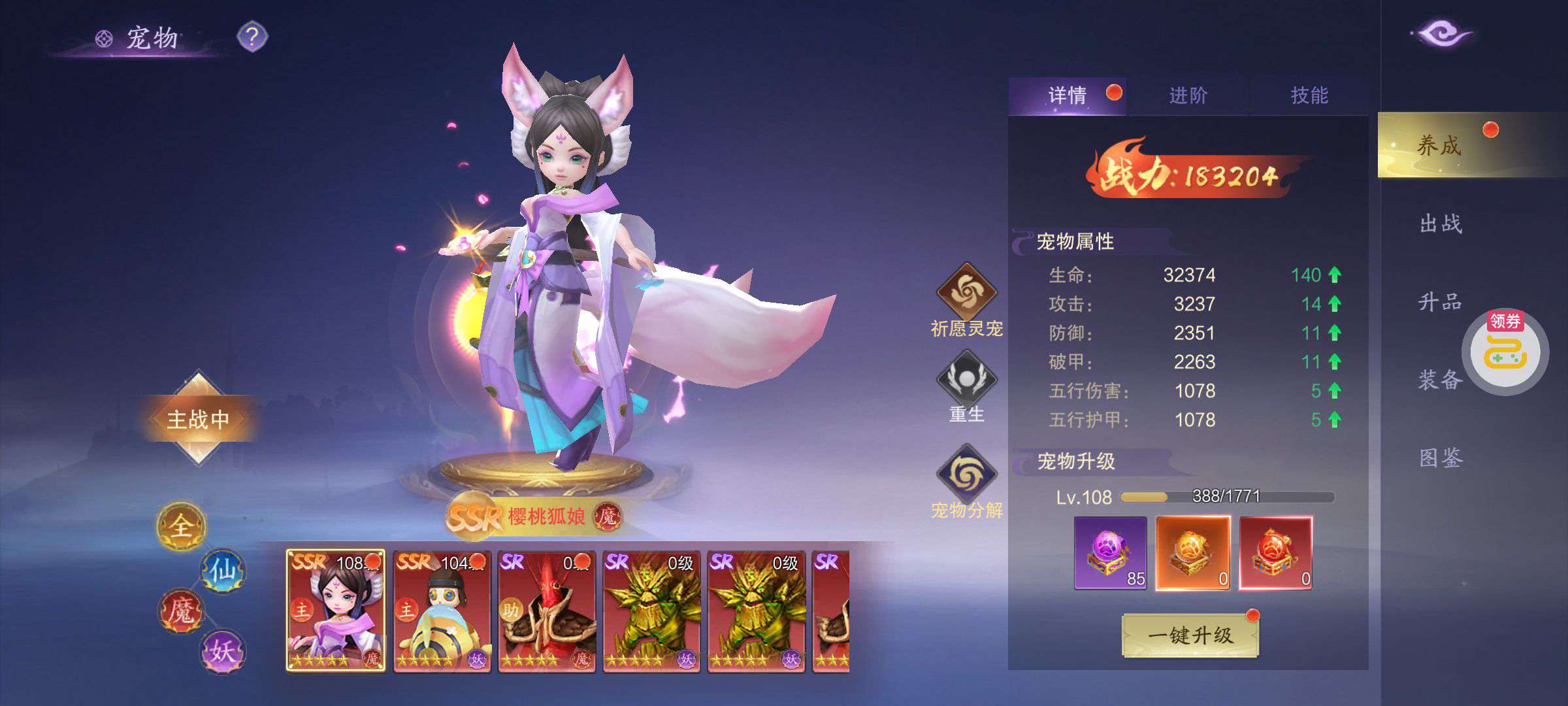Filter pets by 全 (all)
Image resolution: width=1568 pixels, height=706 pixels.
point(181,526)
